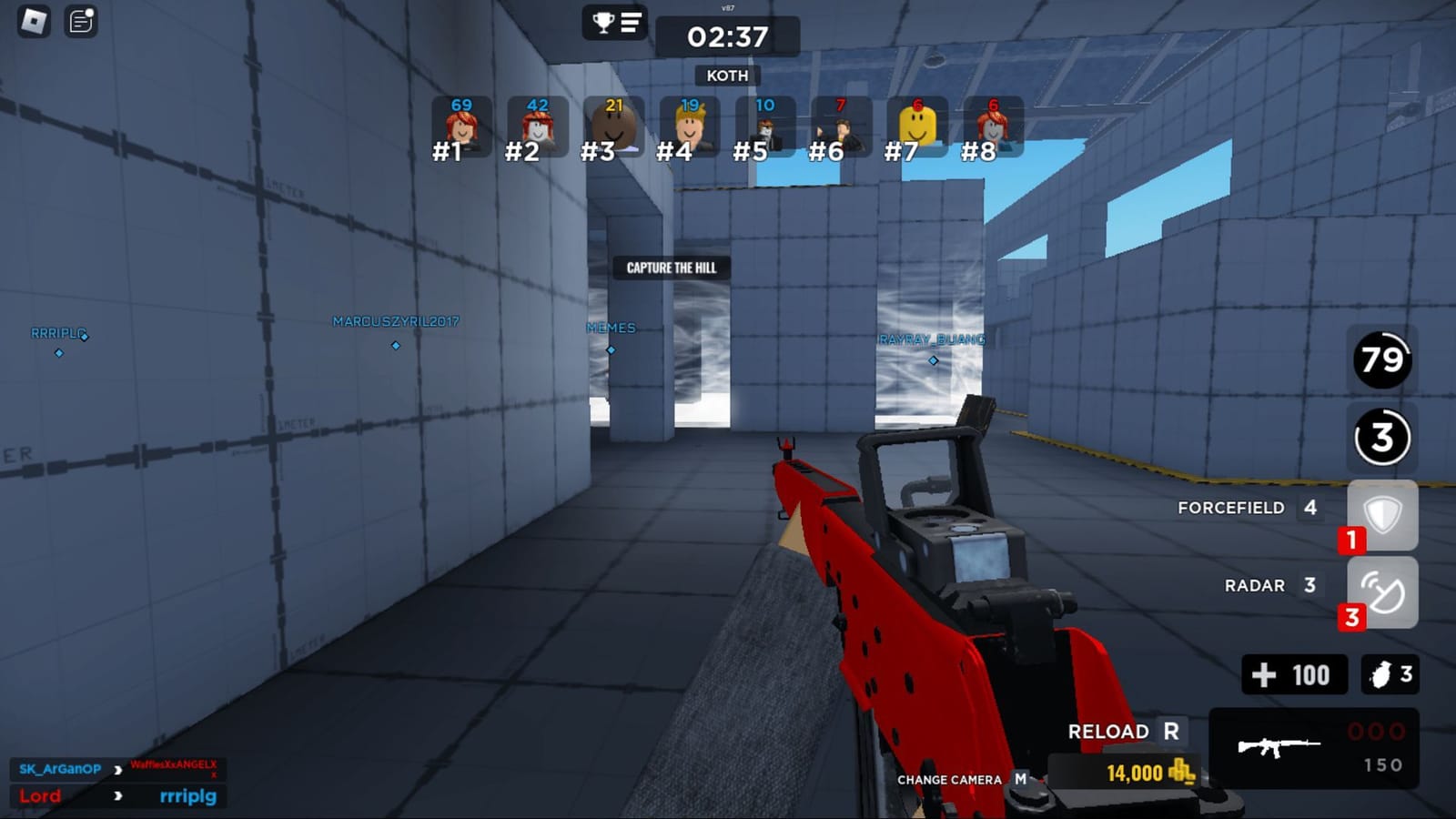The width and height of the screenshot is (1456, 819).
Task: Click the health cross icon
Action: 1264,674
